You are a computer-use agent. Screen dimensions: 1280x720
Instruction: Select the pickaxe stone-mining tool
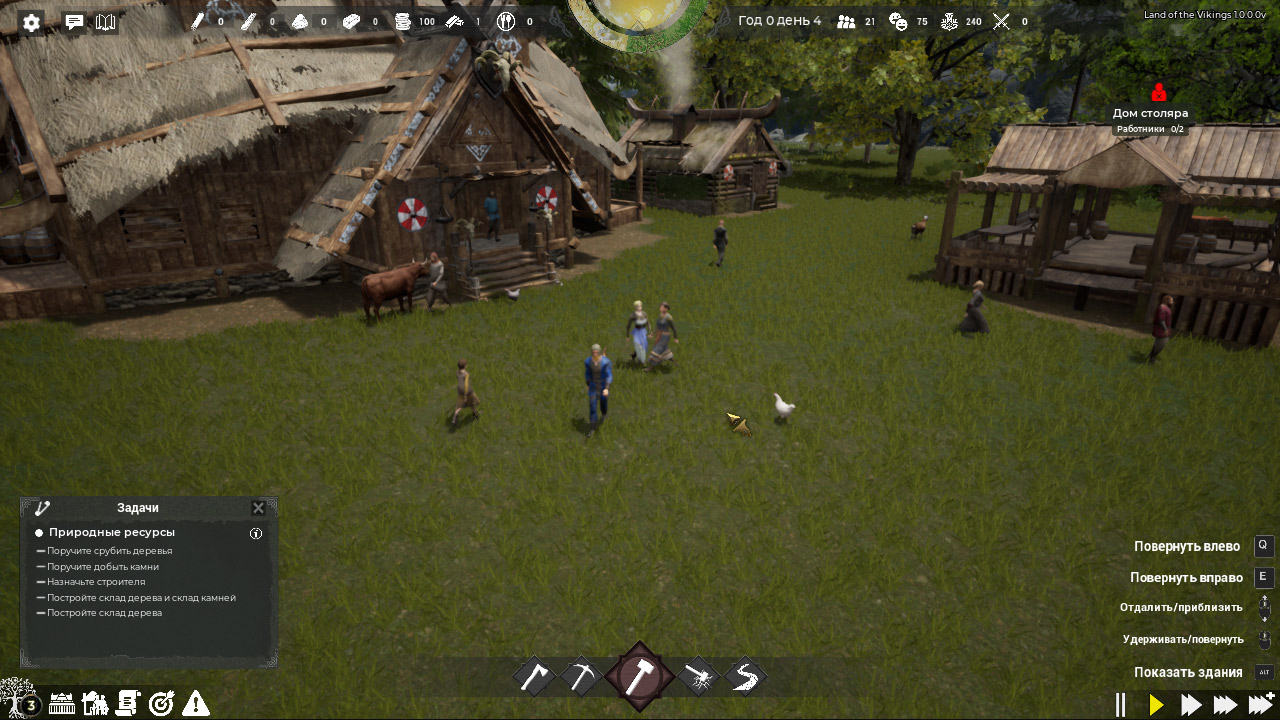click(580, 677)
